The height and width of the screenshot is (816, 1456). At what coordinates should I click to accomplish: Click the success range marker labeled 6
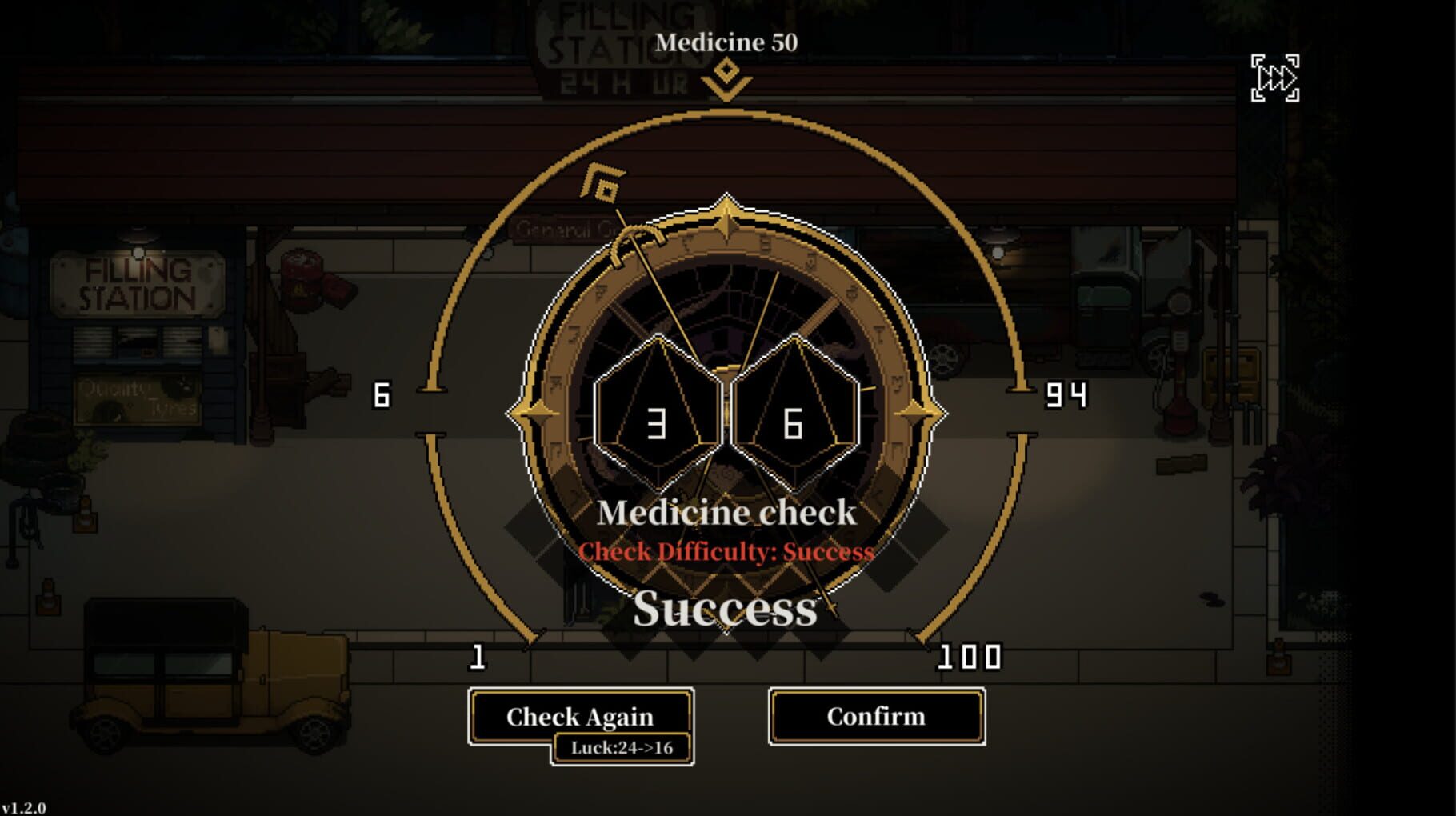point(382,394)
